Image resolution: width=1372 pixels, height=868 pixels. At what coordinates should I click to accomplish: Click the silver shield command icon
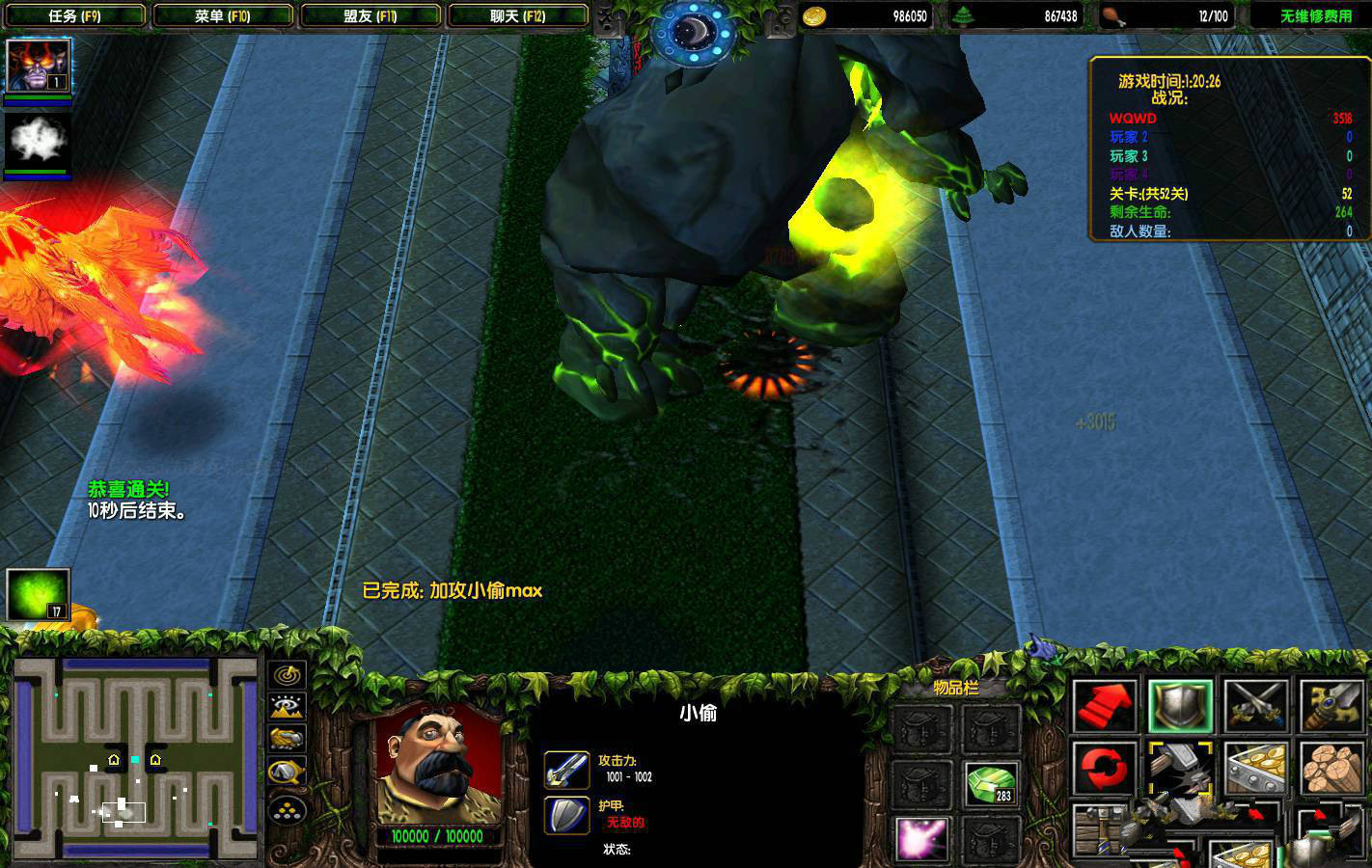(x=1179, y=706)
